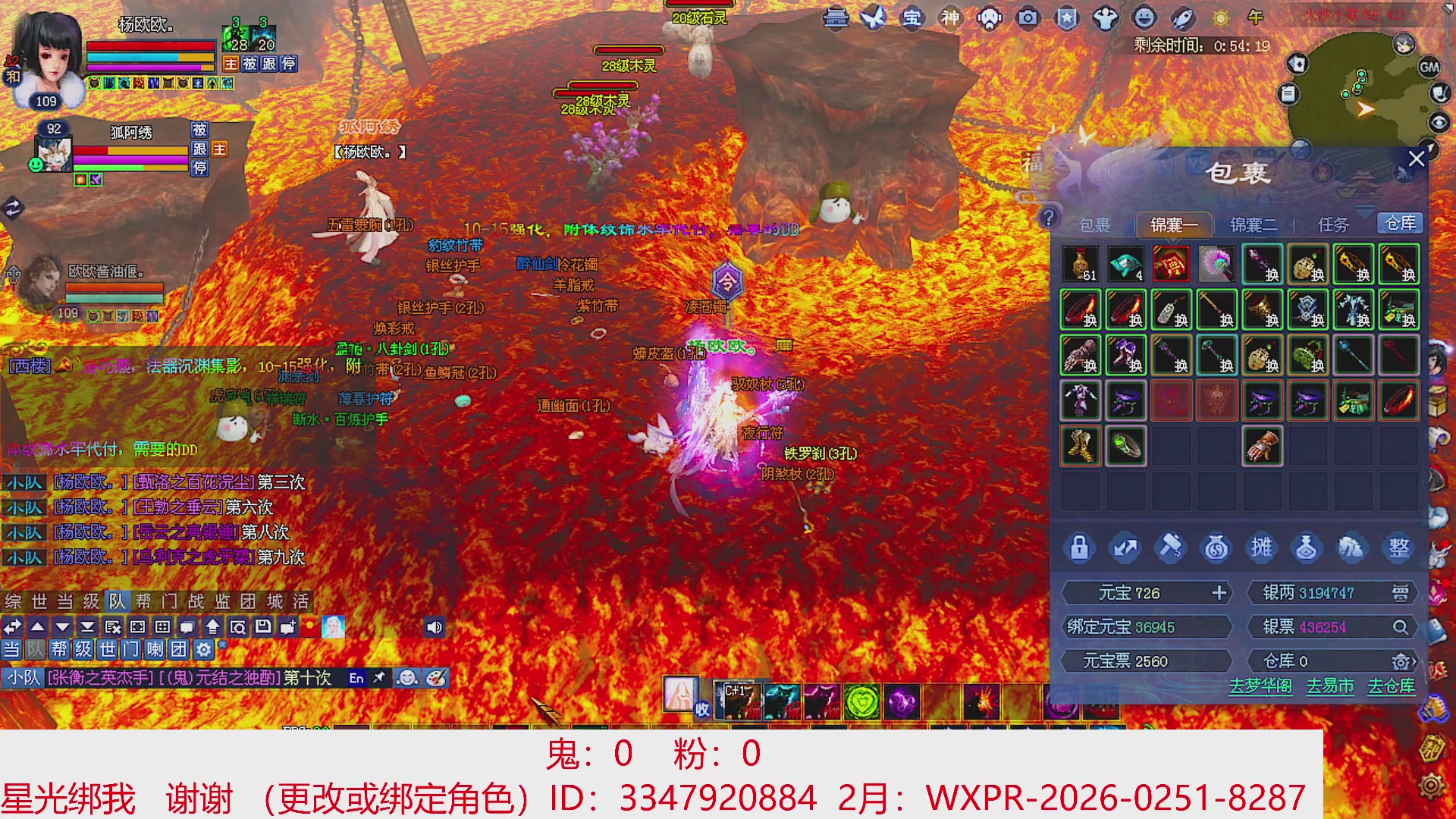Use the hammer repair icon below the bag
Image resolution: width=1456 pixels, height=819 pixels.
tap(1170, 548)
